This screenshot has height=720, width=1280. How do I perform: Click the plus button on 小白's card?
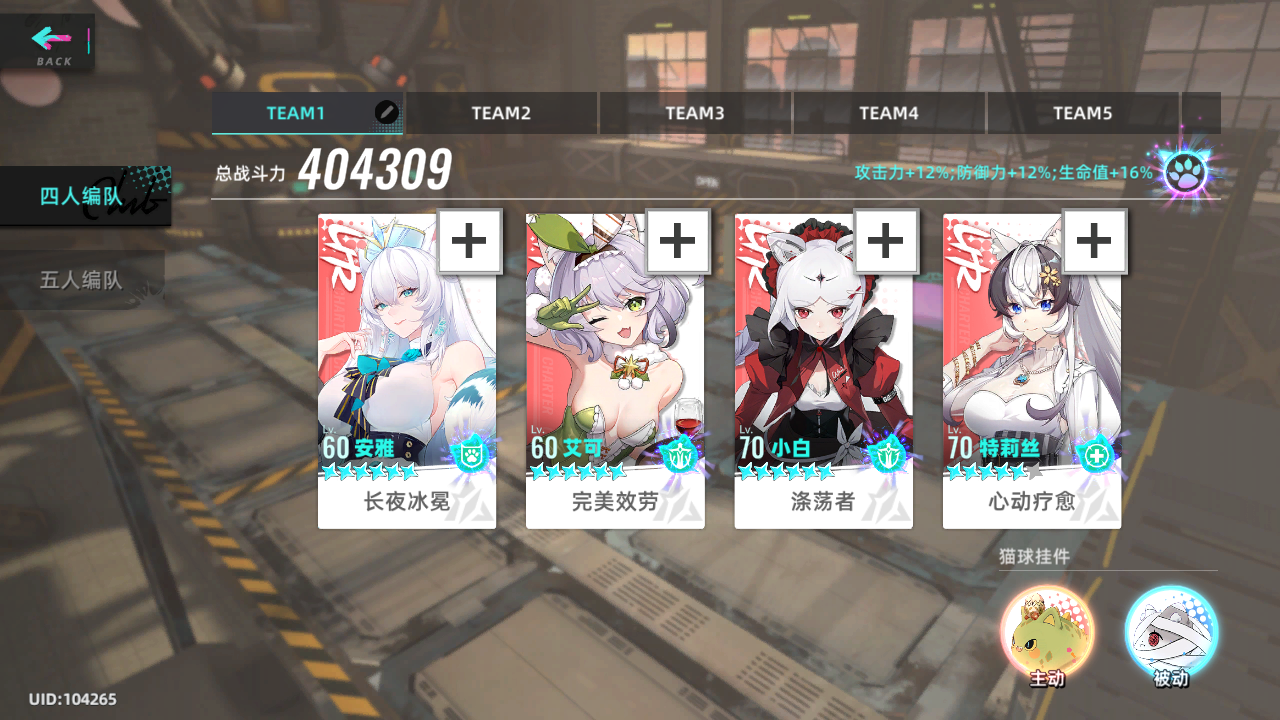[886, 241]
